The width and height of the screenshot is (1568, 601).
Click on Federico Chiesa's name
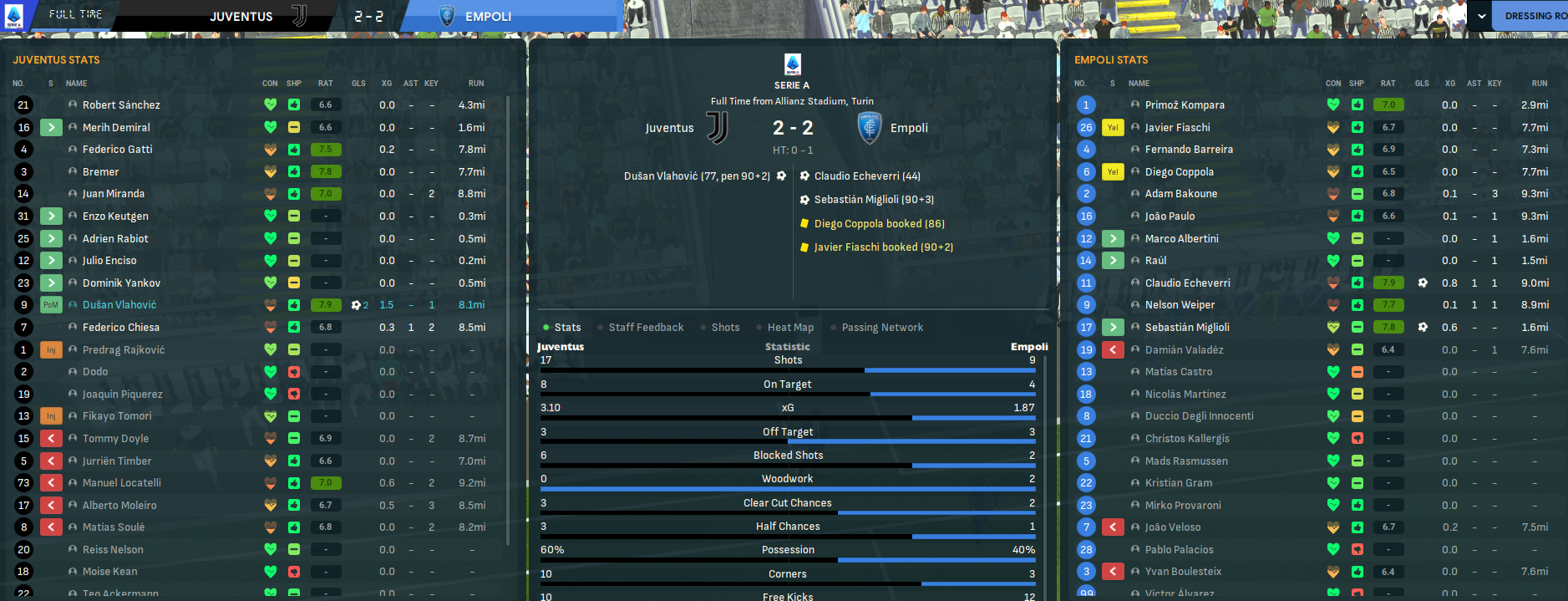[x=121, y=328]
